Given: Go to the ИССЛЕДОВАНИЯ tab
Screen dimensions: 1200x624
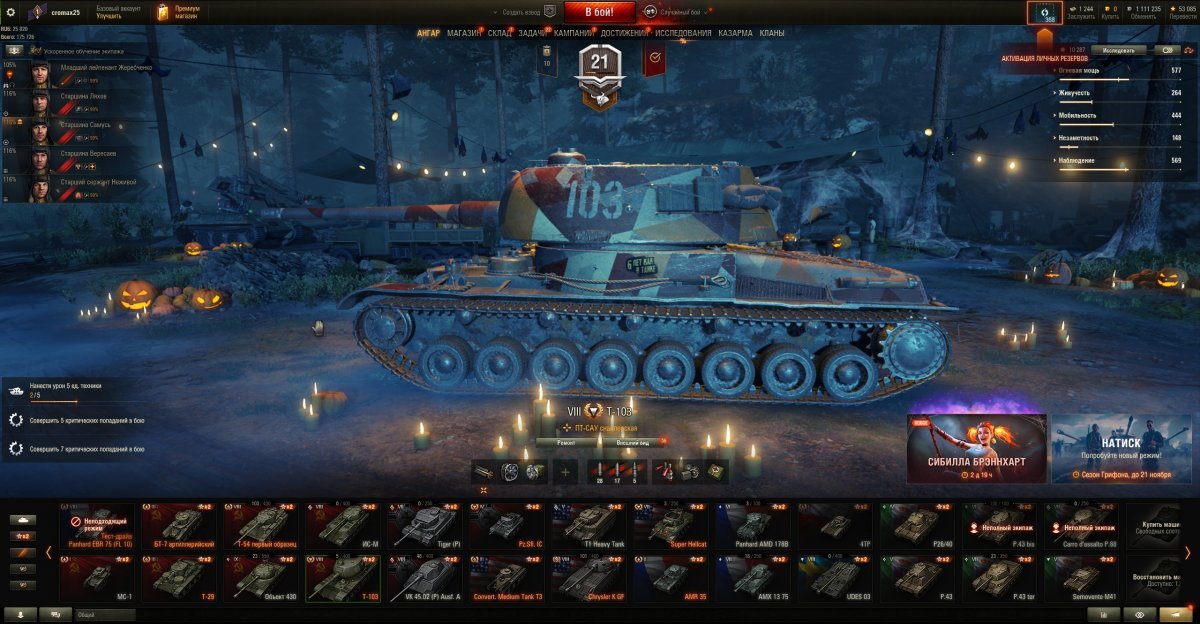Looking at the screenshot, I should tap(684, 33).
